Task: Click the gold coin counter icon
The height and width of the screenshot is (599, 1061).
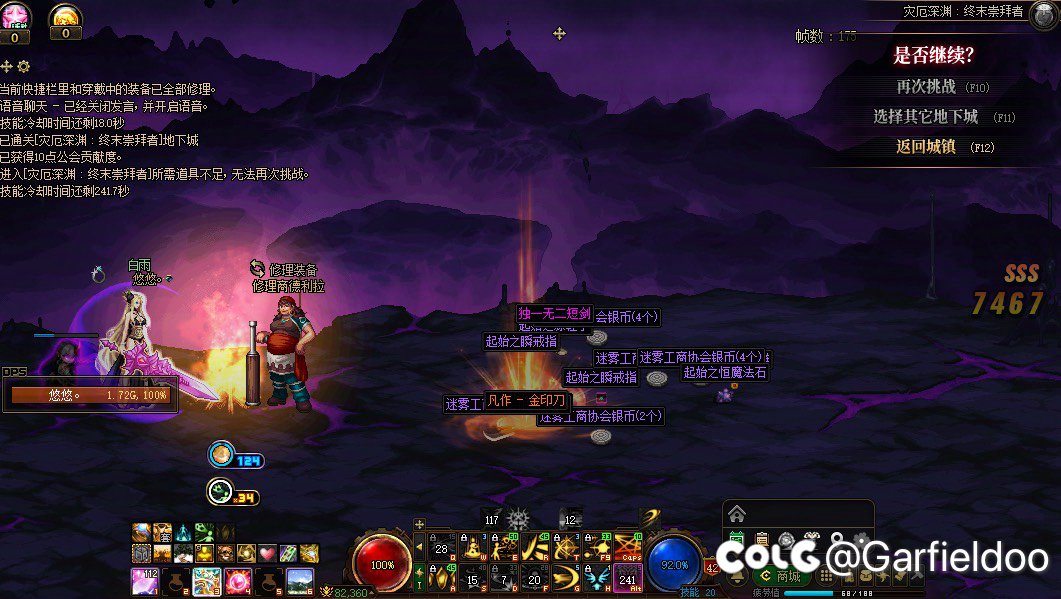Action: (65, 16)
